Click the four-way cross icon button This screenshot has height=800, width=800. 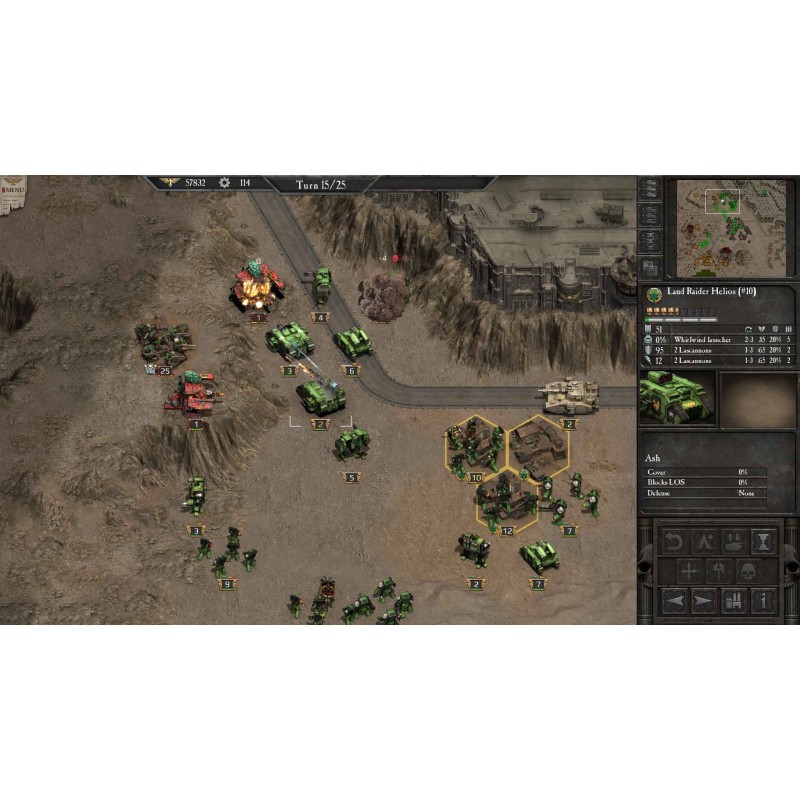click(689, 572)
